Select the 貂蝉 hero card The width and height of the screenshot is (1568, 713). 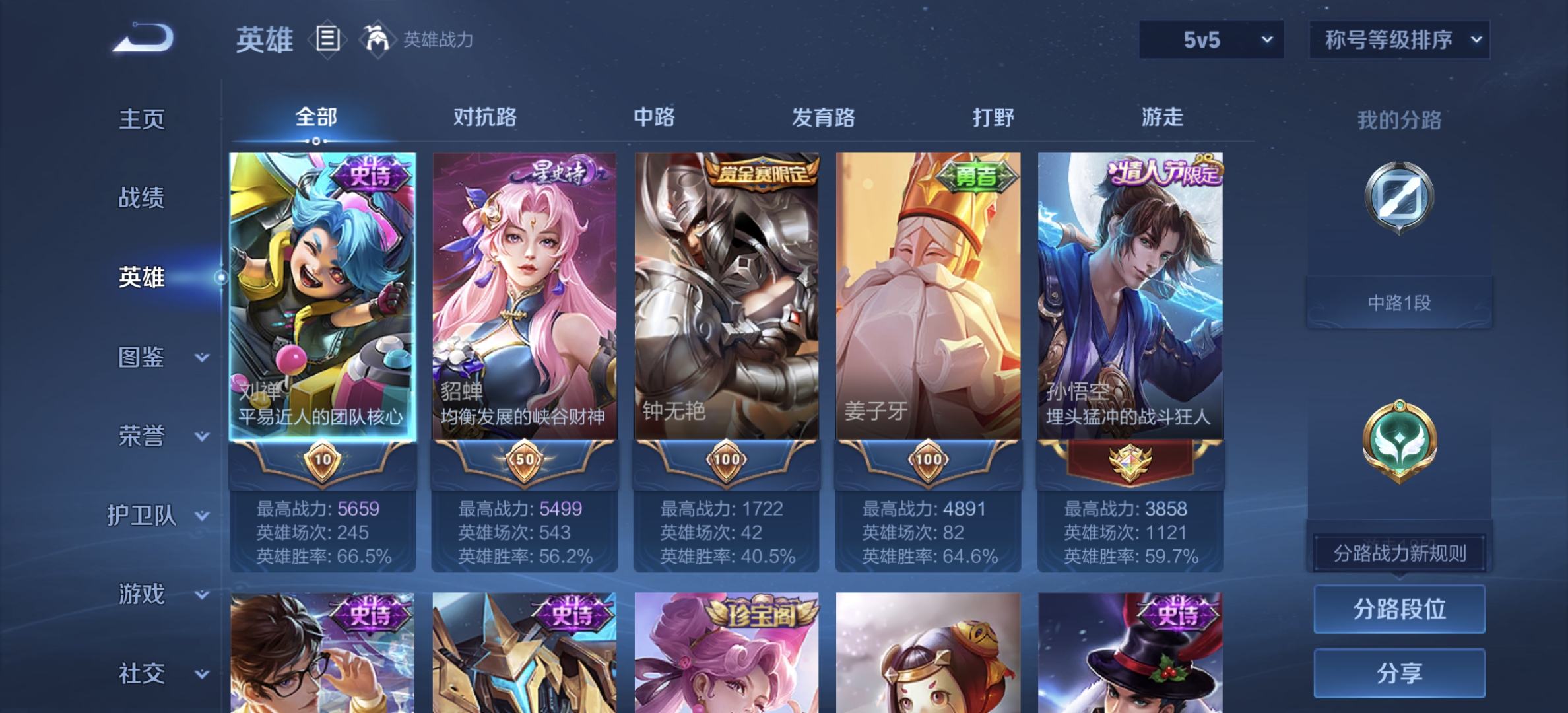(524, 297)
